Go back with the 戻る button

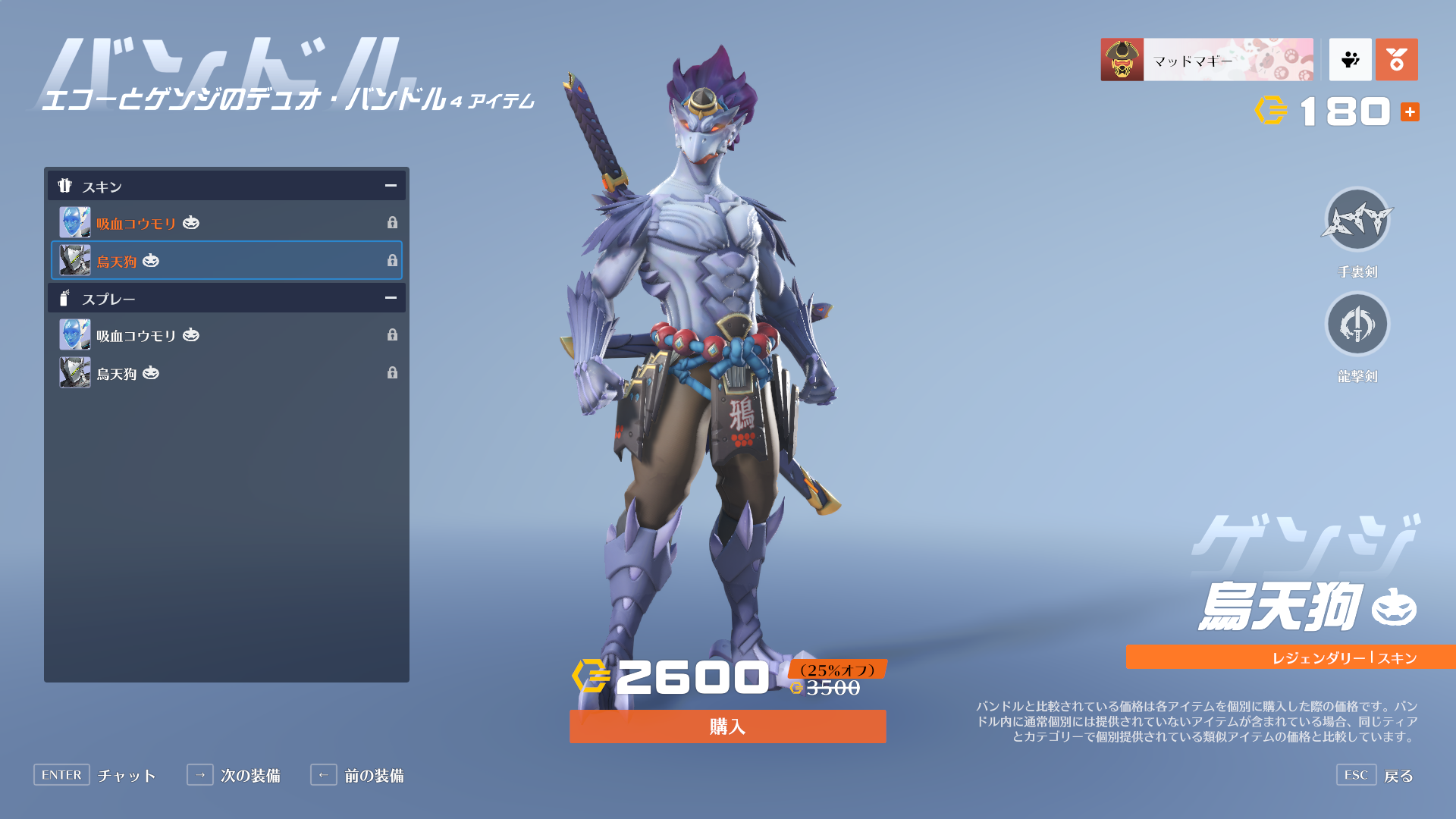tap(1376, 775)
